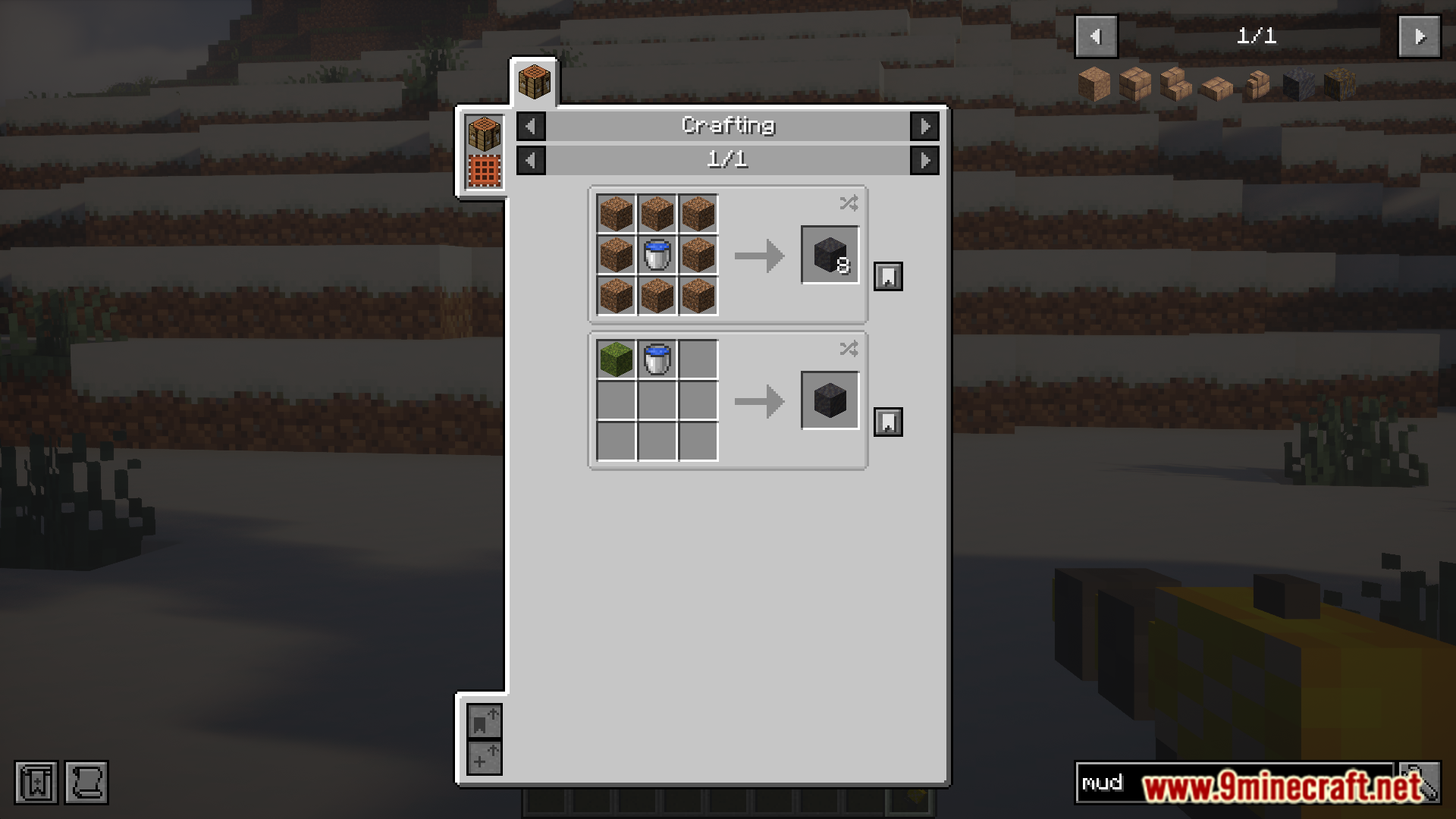Pick the packed mud block in item list

[1094, 85]
